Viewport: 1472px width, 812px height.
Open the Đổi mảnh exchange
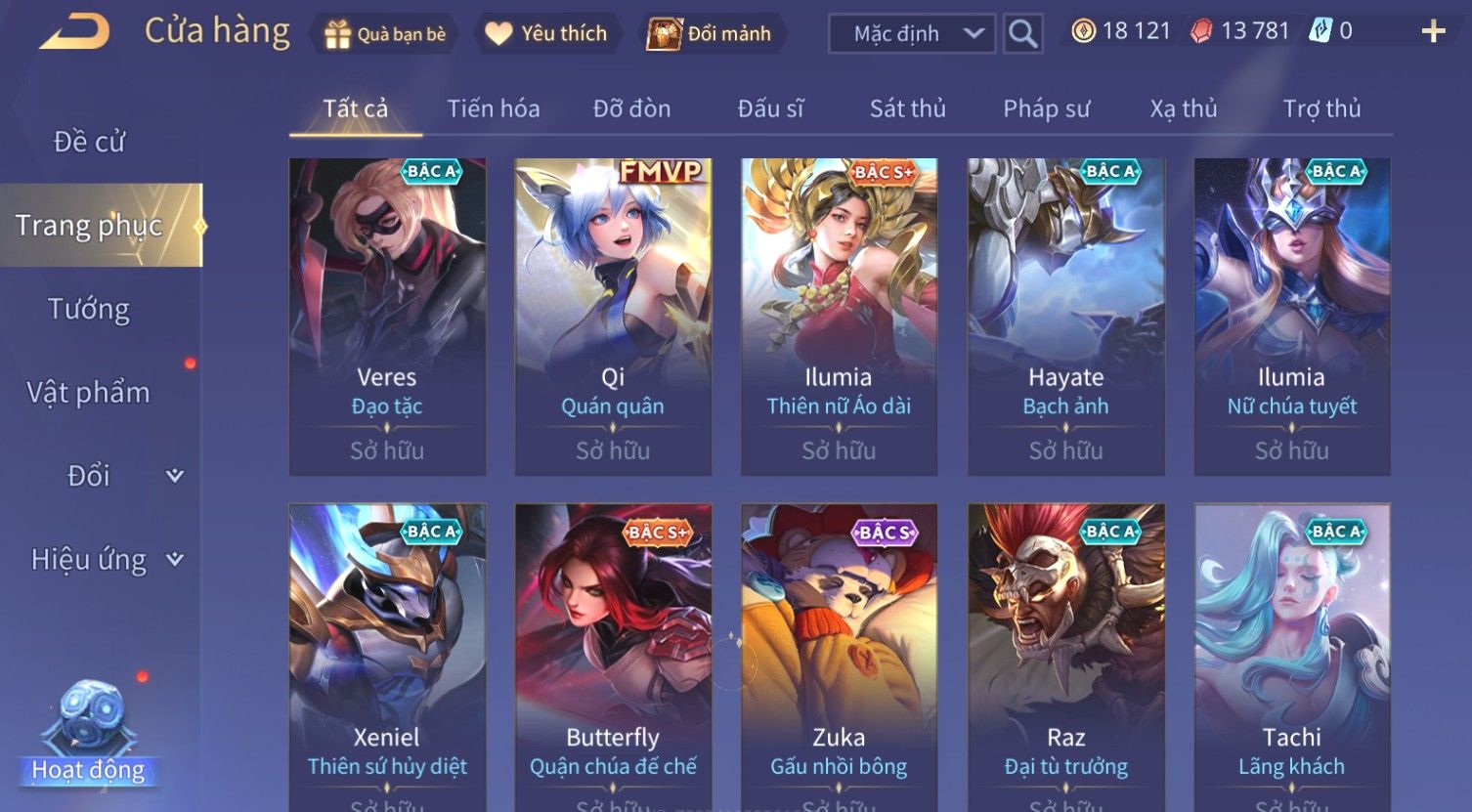pyautogui.click(x=711, y=34)
